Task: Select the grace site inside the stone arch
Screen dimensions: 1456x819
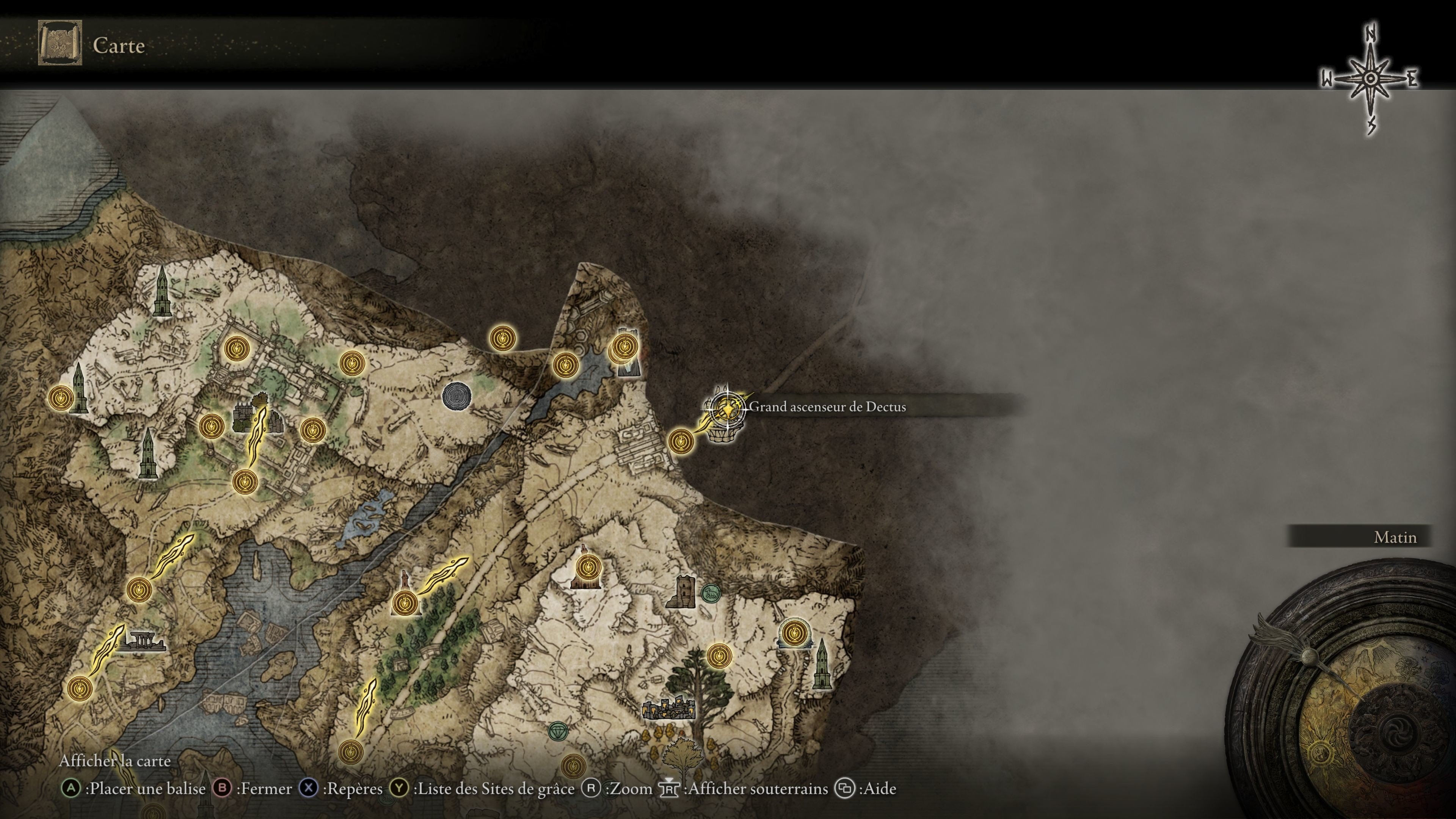Action: [794, 631]
